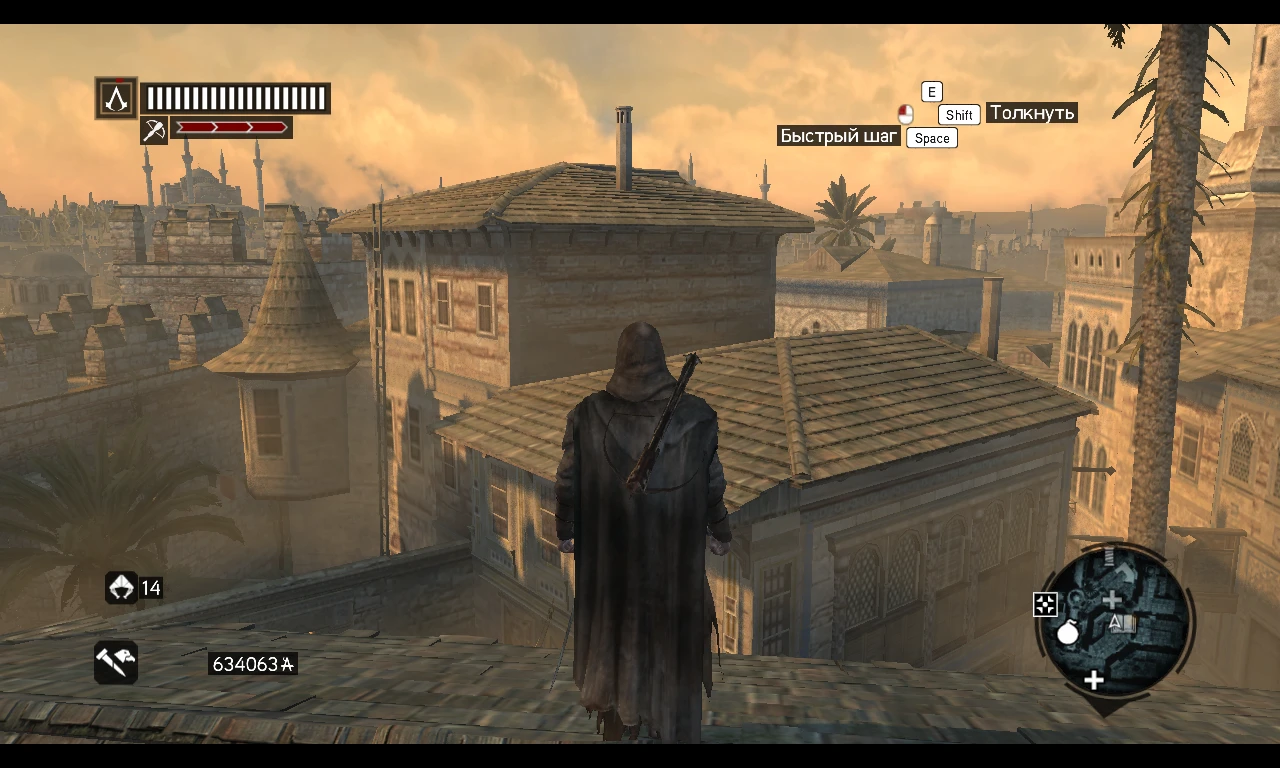Click the upper plus objective marker on the minimap

click(x=1112, y=599)
